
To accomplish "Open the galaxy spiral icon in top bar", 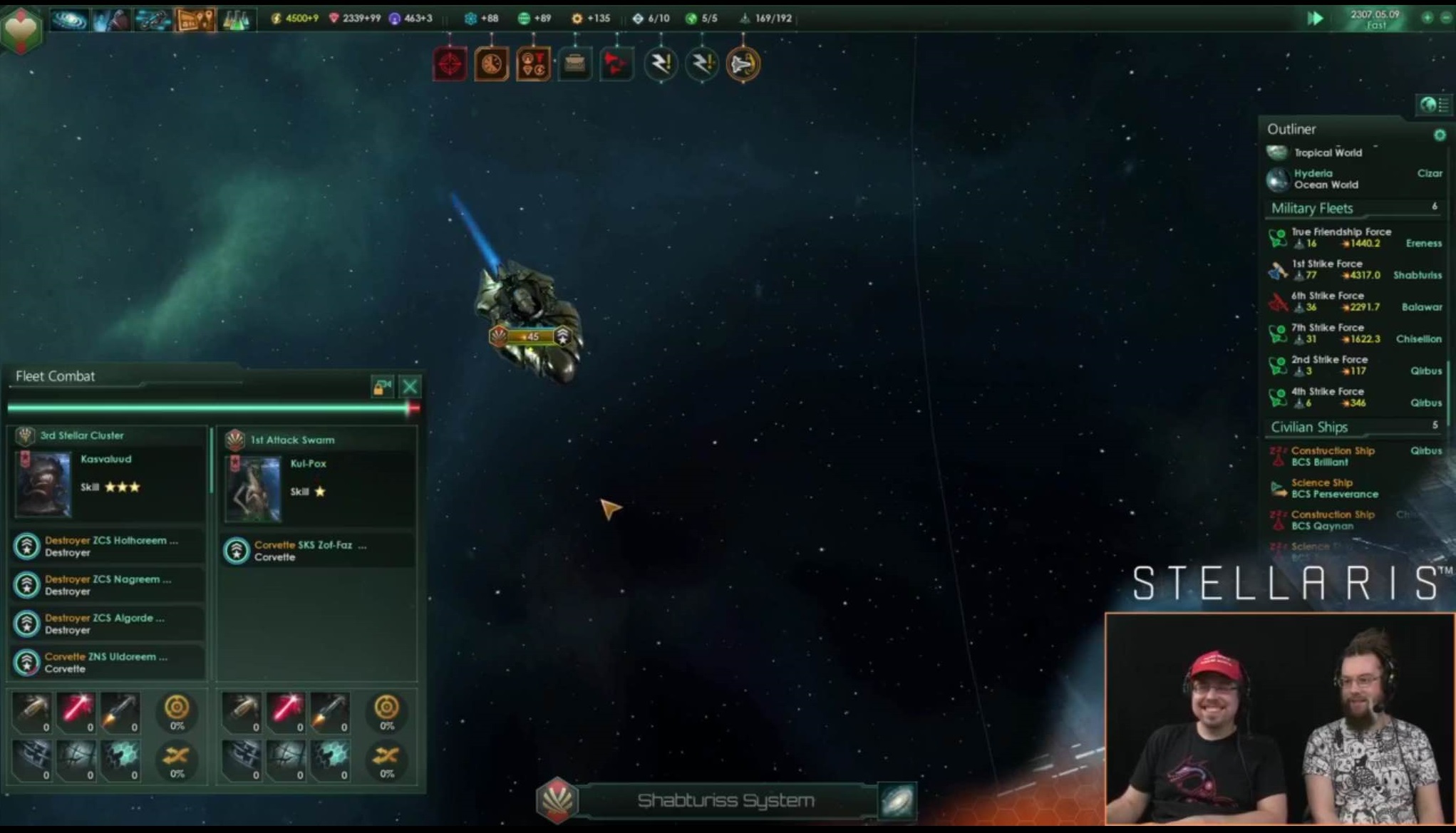I will [x=69, y=19].
